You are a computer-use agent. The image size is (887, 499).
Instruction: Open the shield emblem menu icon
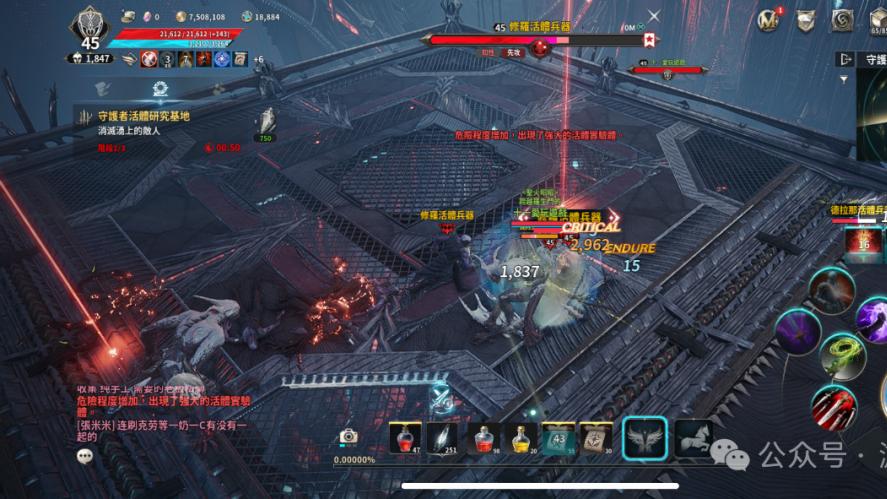pos(806,19)
